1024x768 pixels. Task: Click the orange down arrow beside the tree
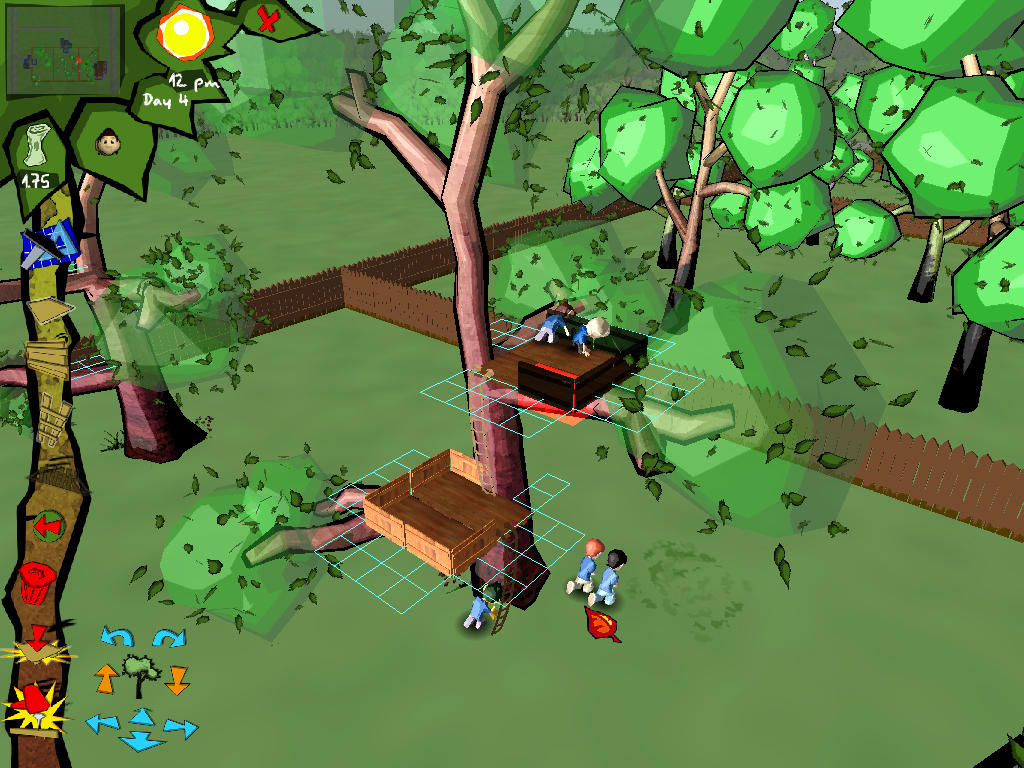(x=176, y=680)
